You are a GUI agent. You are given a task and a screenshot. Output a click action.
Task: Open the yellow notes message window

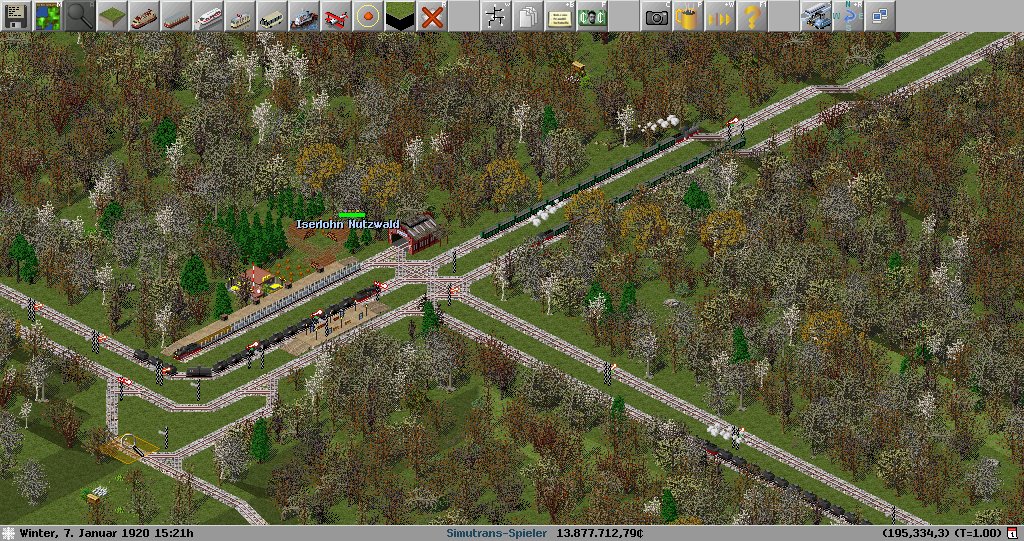(x=560, y=16)
